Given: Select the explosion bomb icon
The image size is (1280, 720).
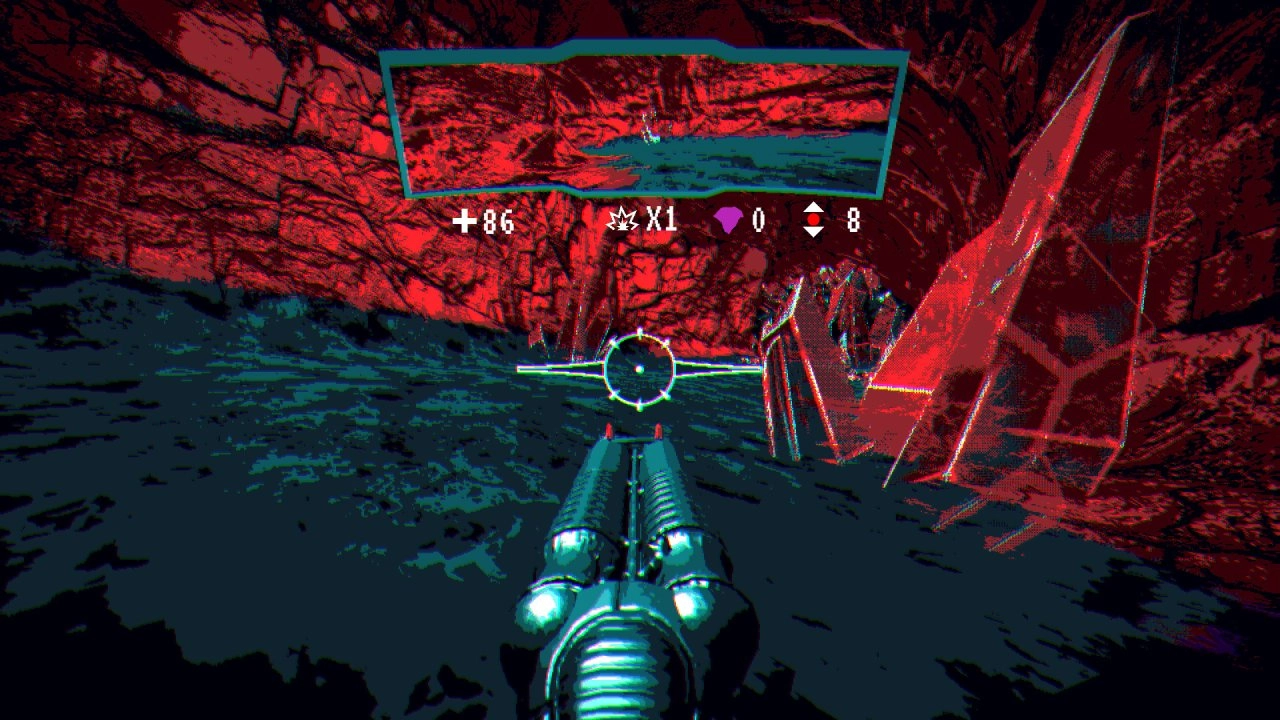Looking at the screenshot, I should pos(623,220).
